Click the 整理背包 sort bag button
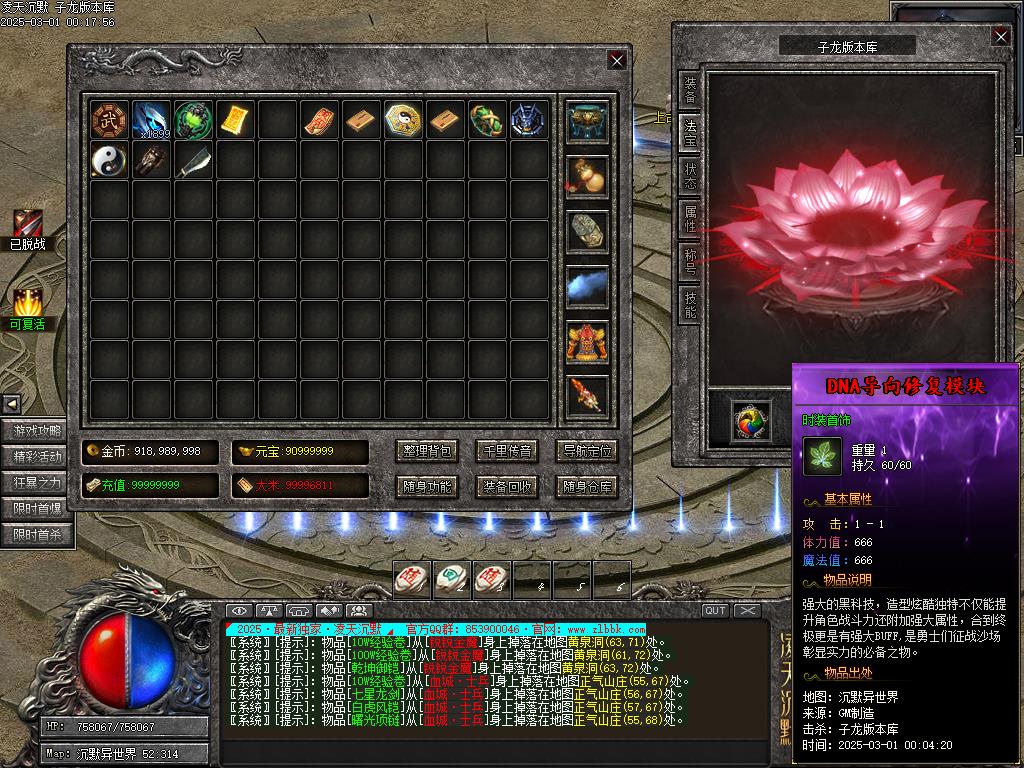 [425, 451]
